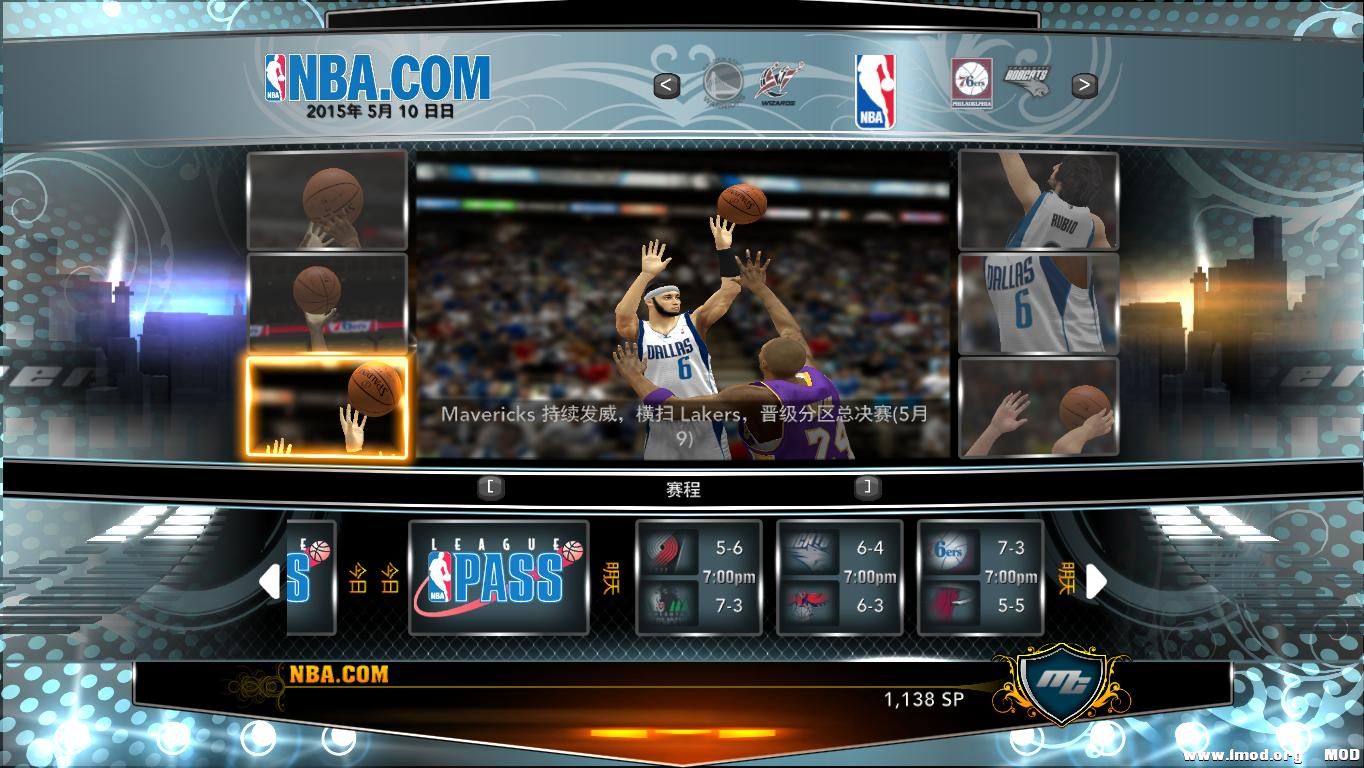This screenshot has width=1364, height=768.
Task: Click the 明天 tomorrow label
Action: point(614,578)
